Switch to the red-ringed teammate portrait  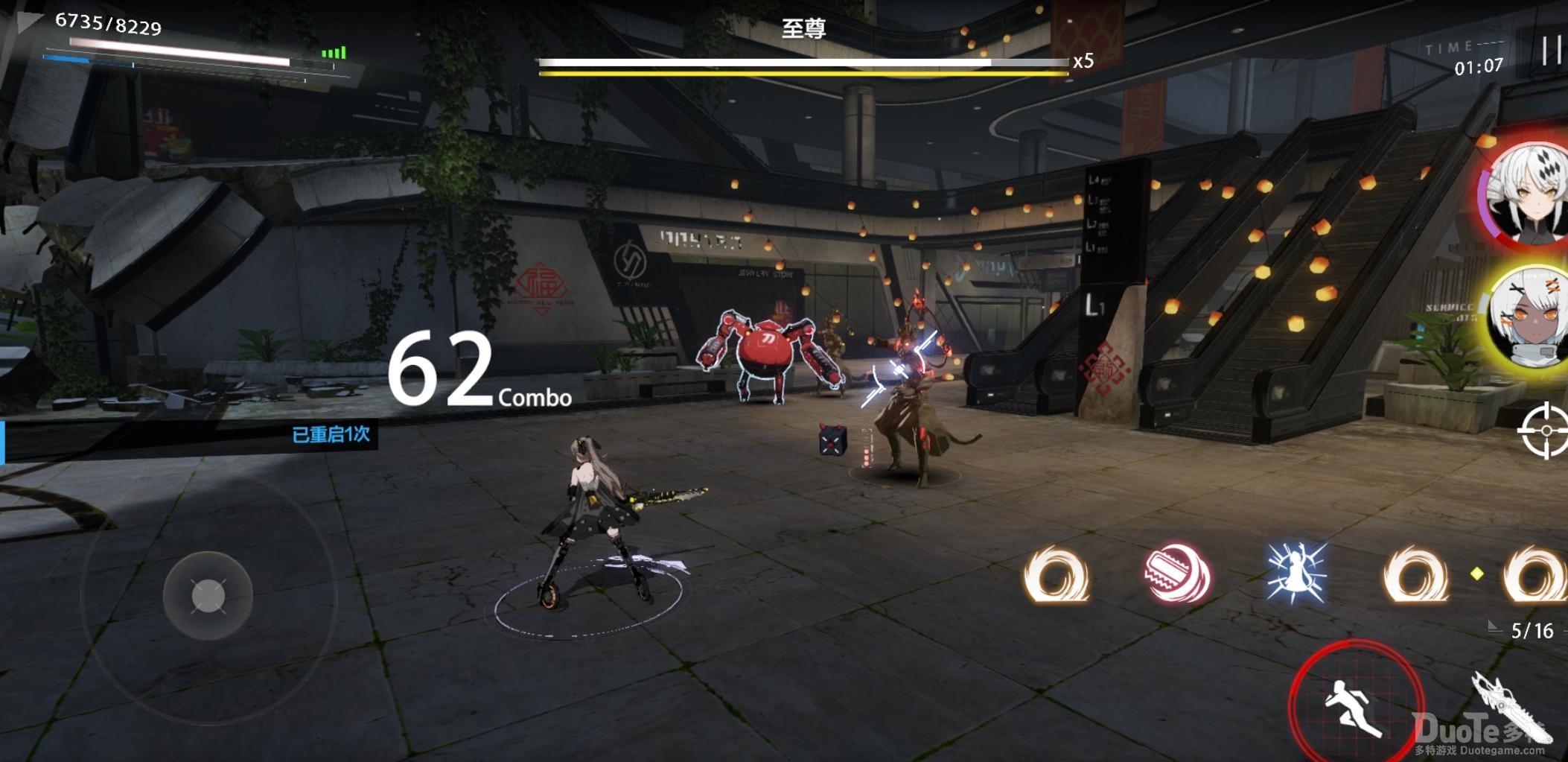(x=1528, y=194)
